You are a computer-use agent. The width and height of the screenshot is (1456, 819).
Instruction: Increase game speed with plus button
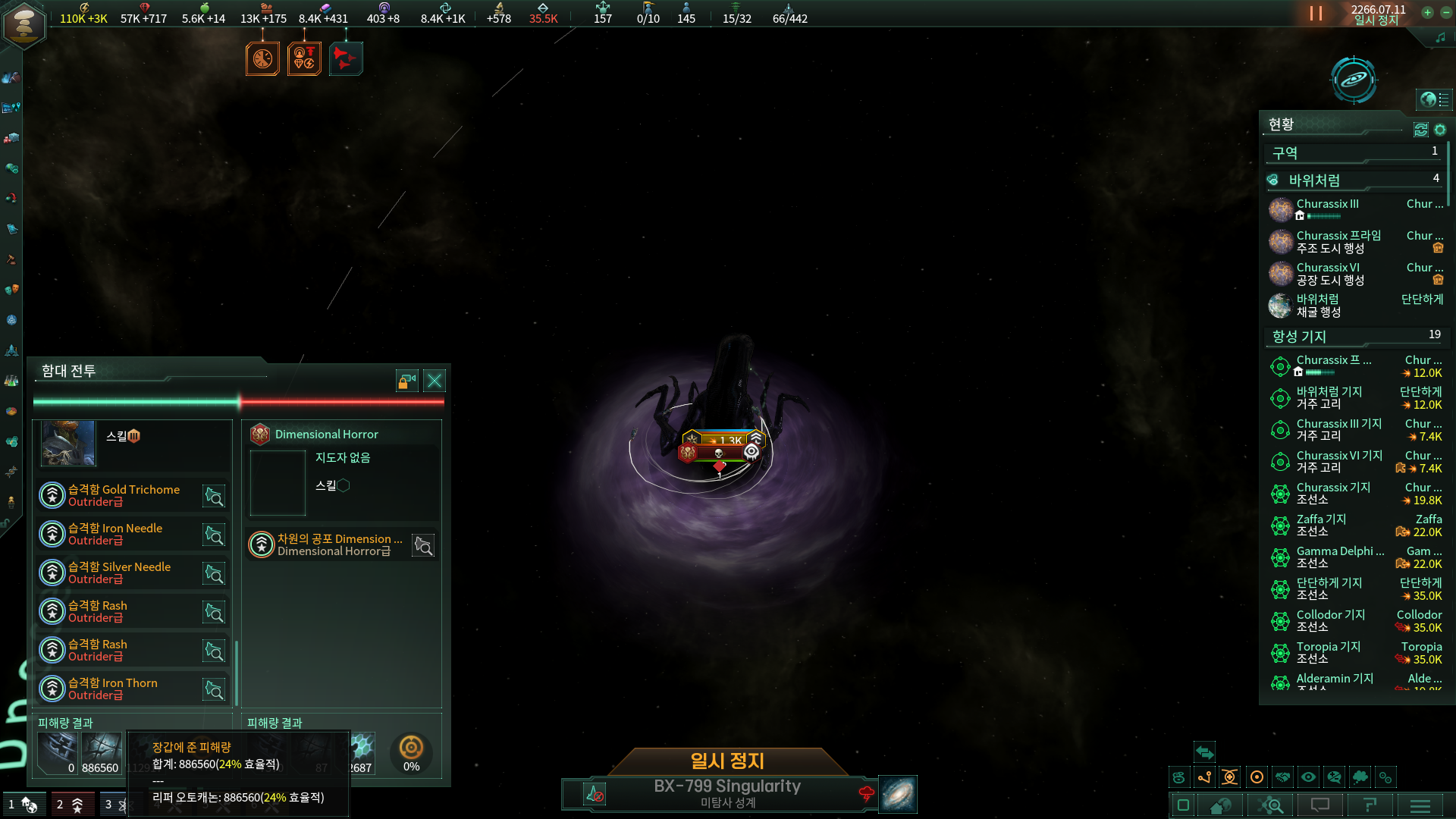pyautogui.click(x=1427, y=12)
